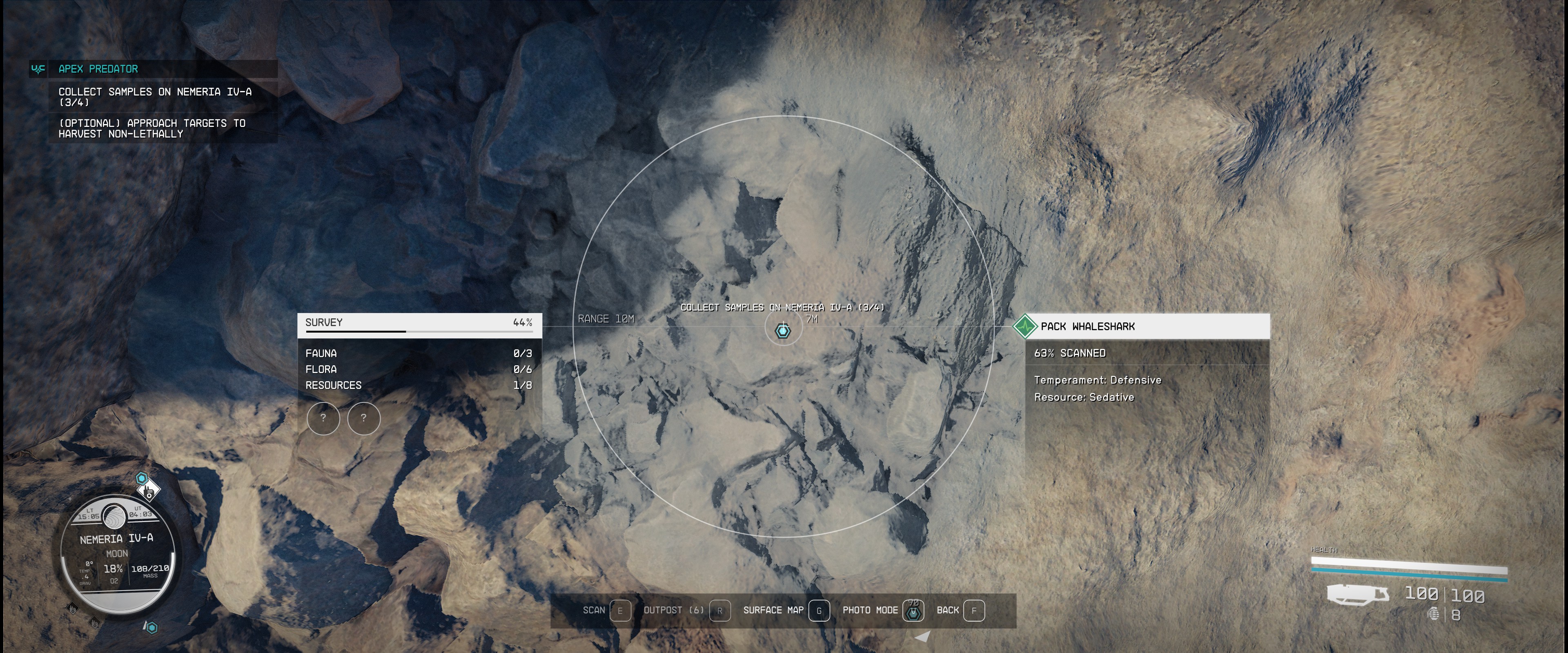Screen dimensions: 1568x653
Task: Click the equipped weapon icon
Action: pos(1358,595)
